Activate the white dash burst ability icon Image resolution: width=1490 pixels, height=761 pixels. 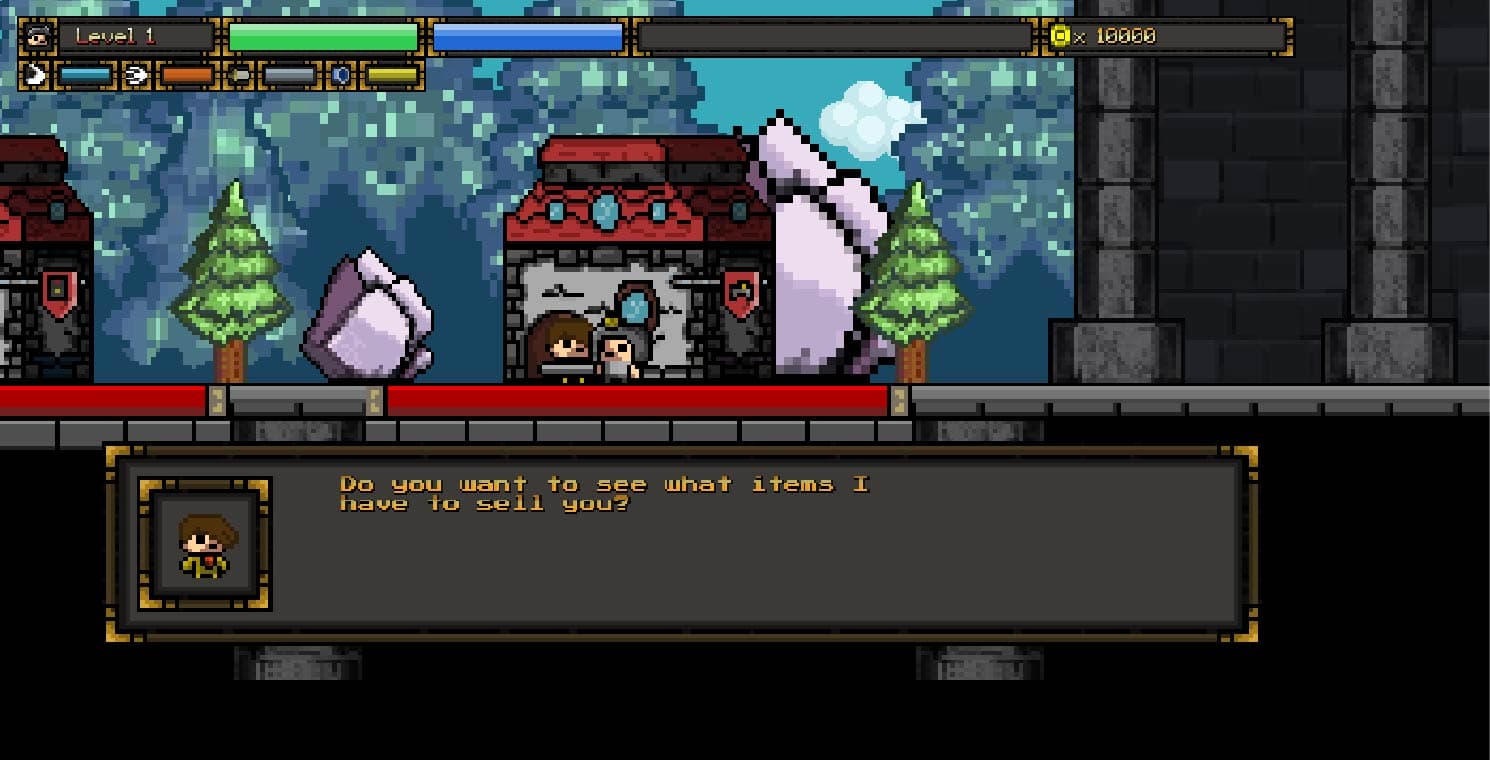click(x=137, y=75)
